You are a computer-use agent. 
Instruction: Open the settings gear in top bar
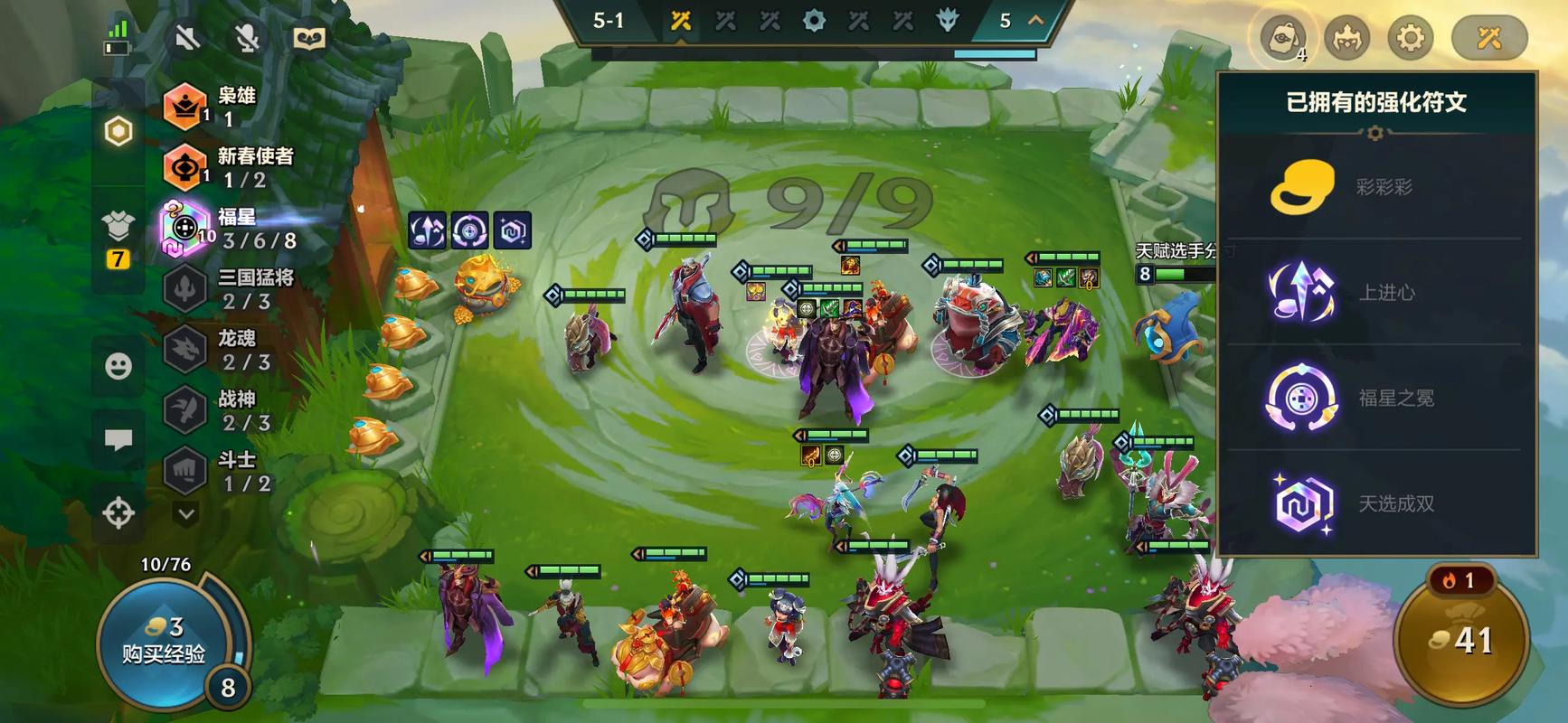(1410, 38)
